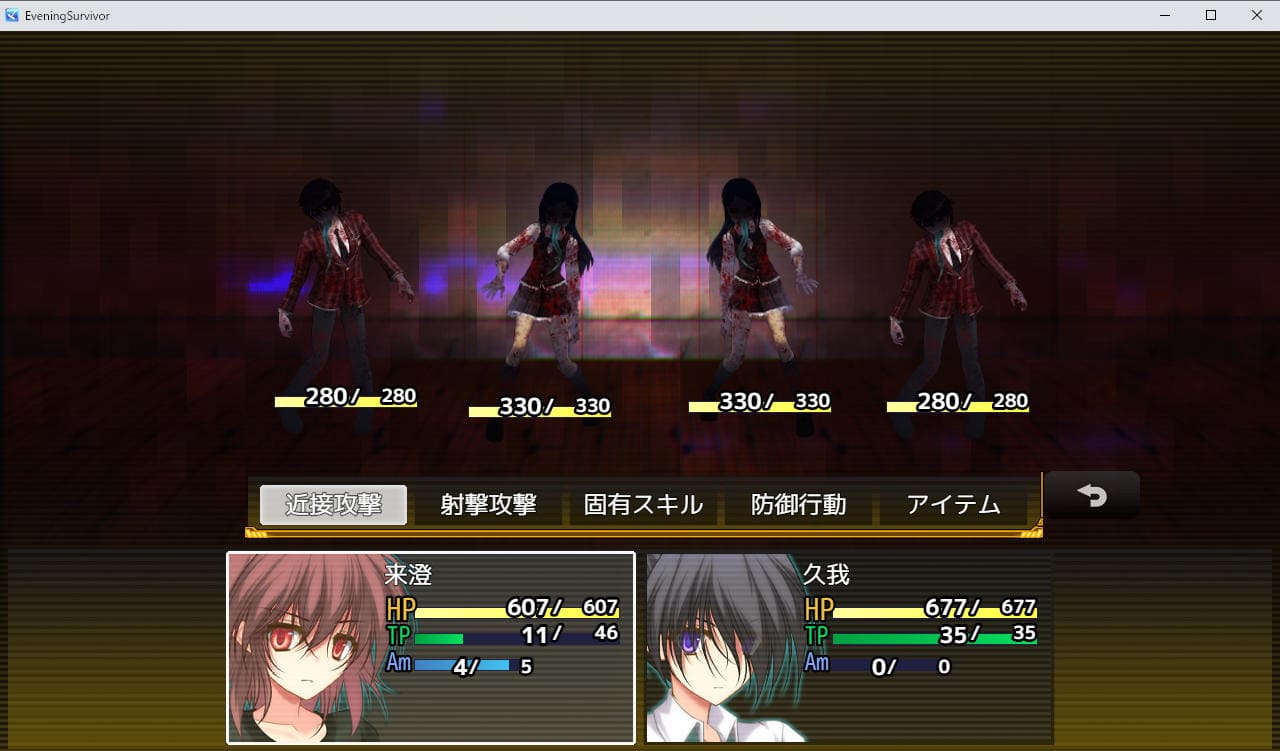Select the 近接攻撃 melee attack command
The height and width of the screenshot is (751, 1280).
click(x=333, y=505)
